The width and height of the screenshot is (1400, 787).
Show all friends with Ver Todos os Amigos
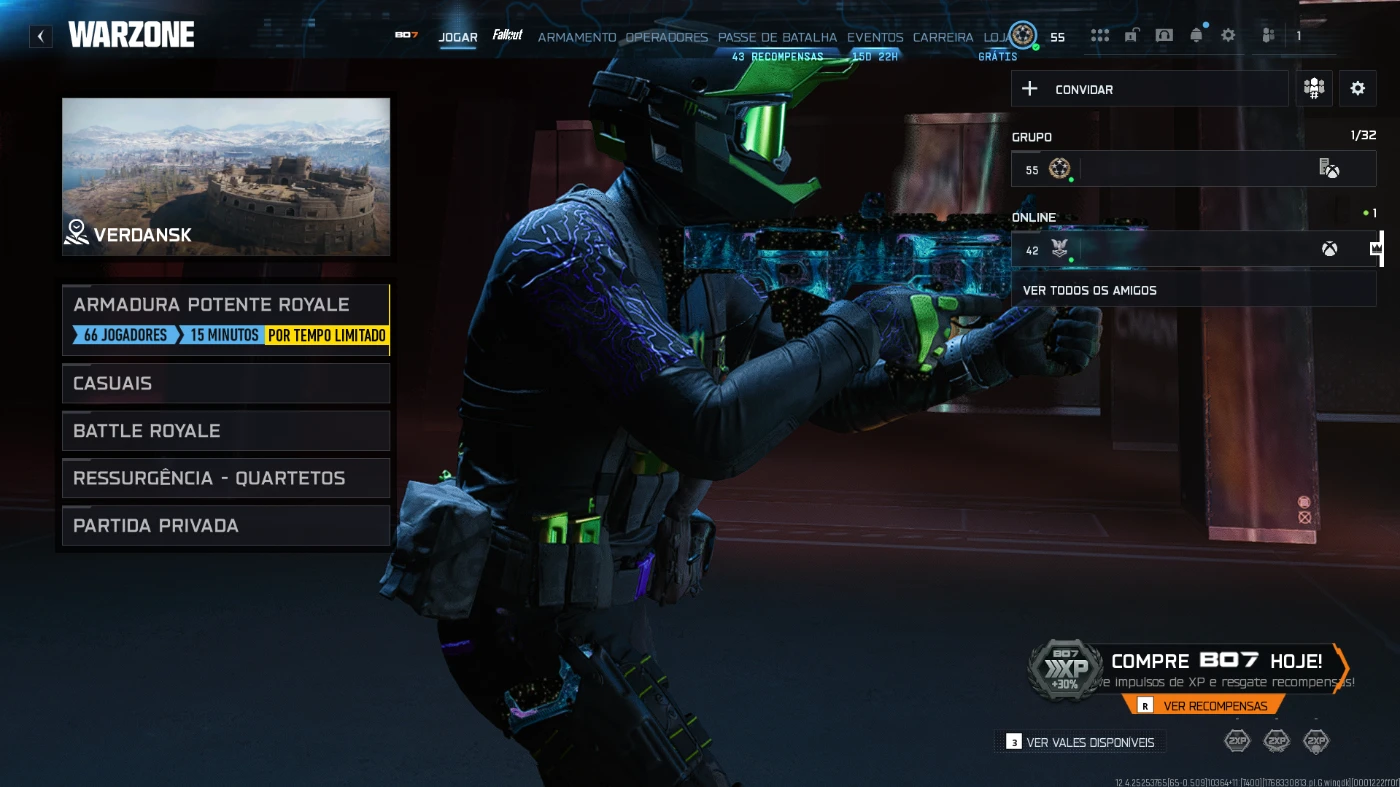point(1193,290)
